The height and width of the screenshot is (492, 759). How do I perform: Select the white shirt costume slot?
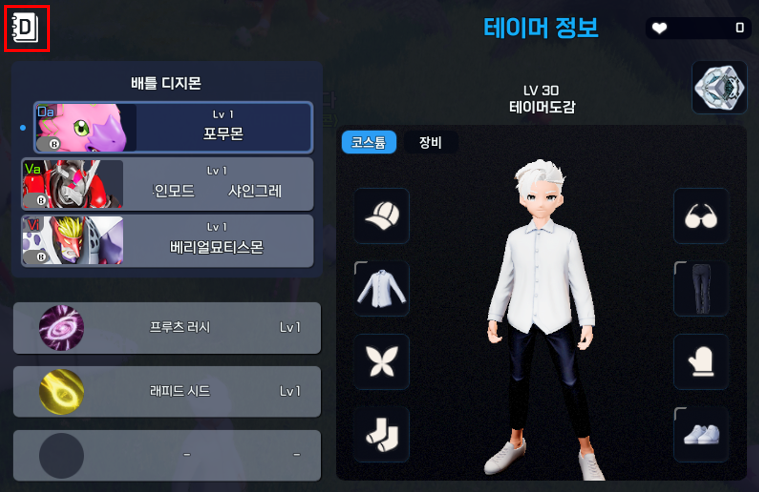(381, 289)
